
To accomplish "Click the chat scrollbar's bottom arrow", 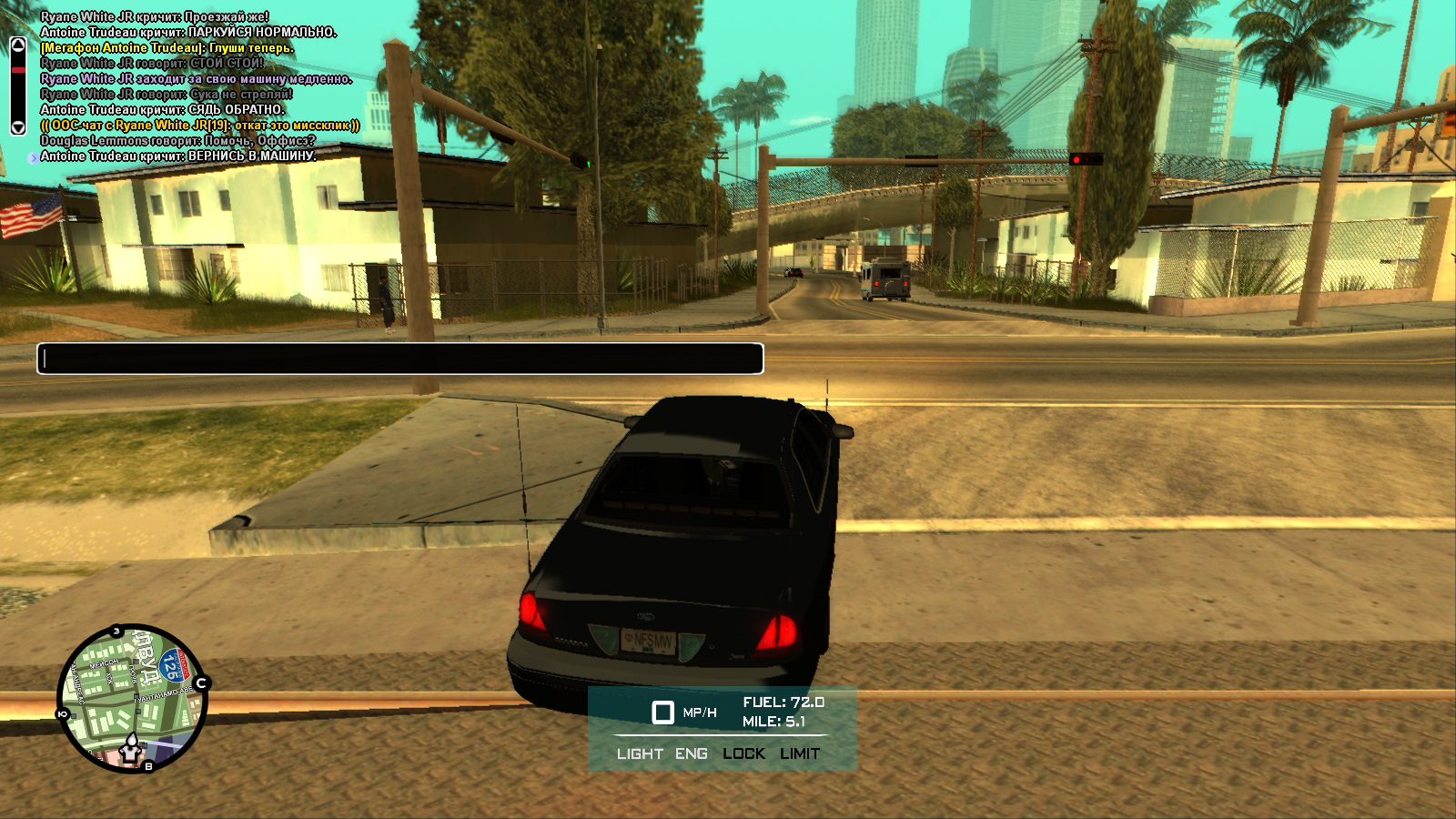I will [x=17, y=127].
